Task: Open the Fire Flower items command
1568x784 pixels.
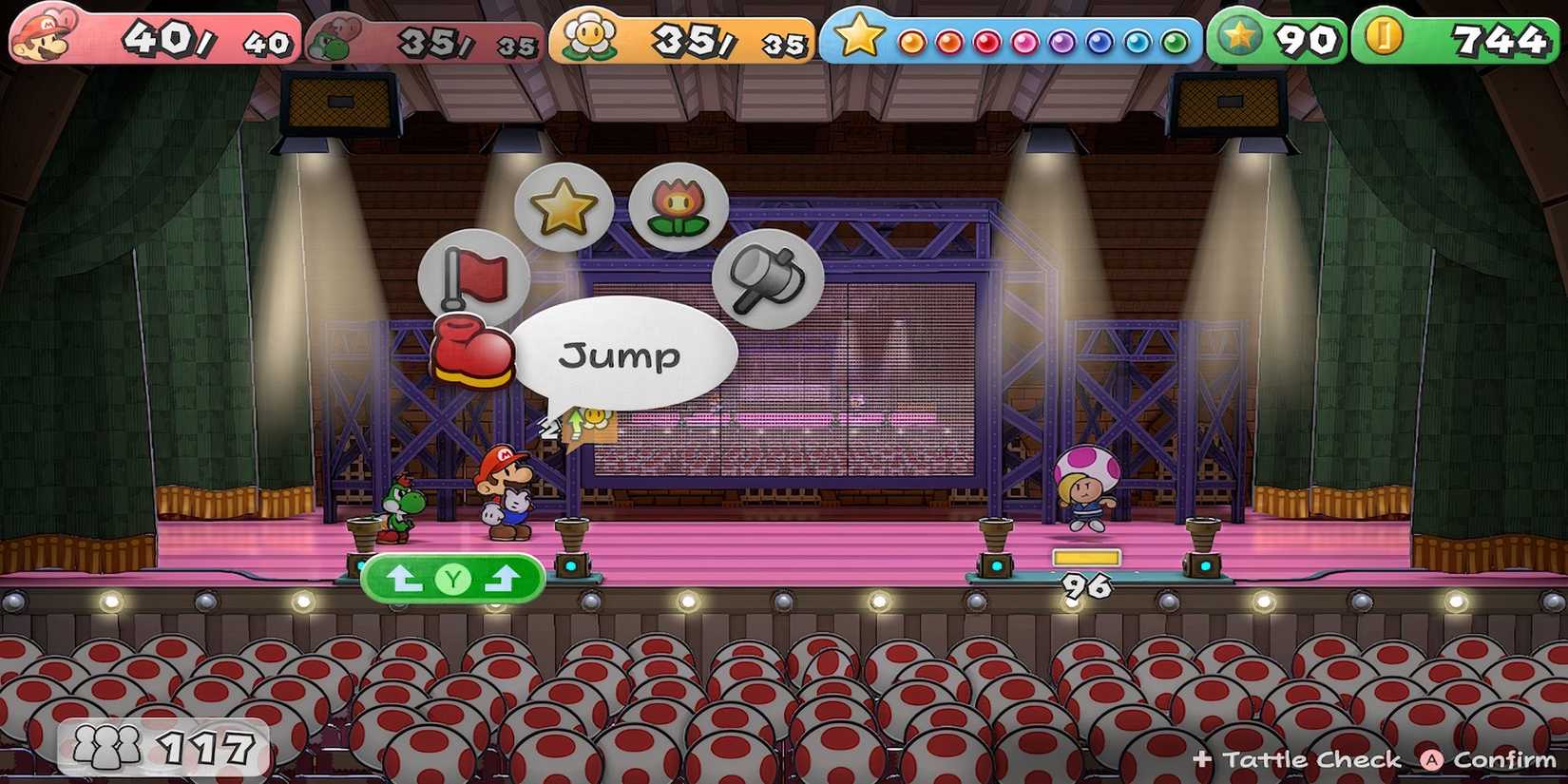Action: [x=677, y=204]
